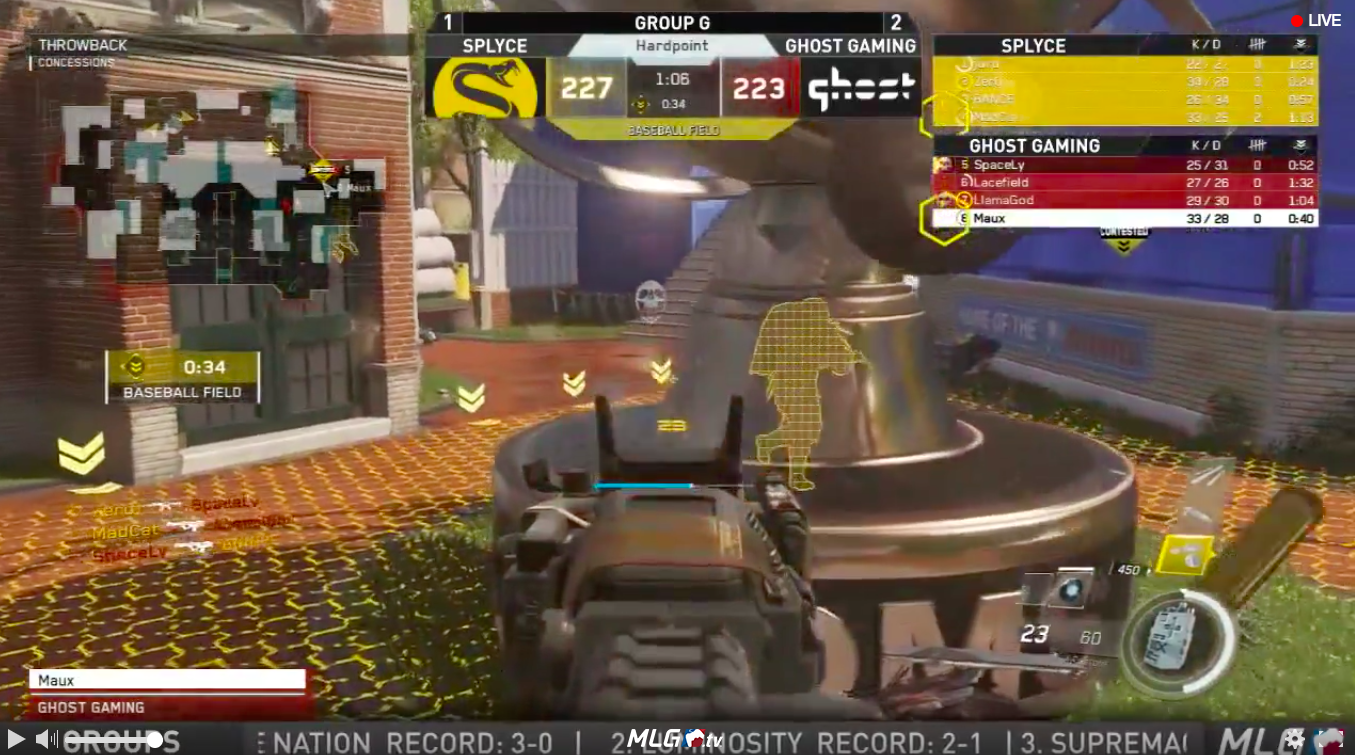Click the Ghost Gaming team logo
1355x755 pixels.
pyautogui.click(x=861, y=88)
